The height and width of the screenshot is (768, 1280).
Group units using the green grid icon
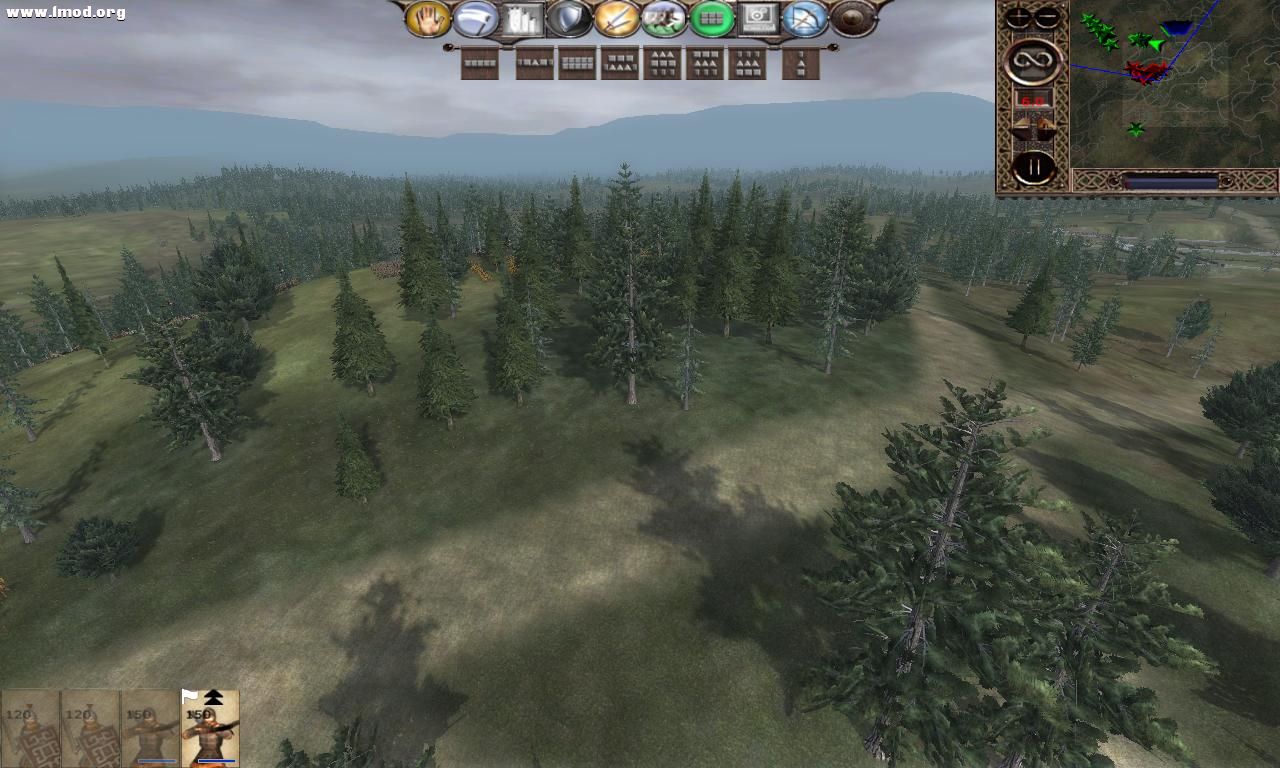click(x=714, y=19)
